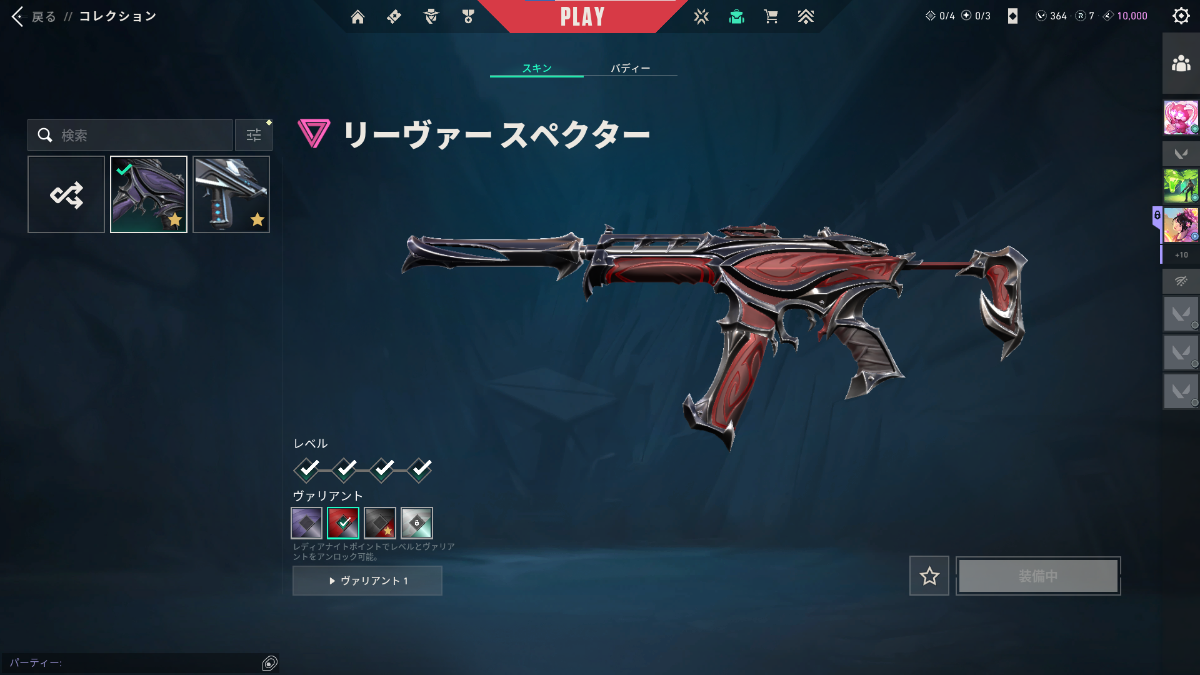
Task: Choose the purple Reaver Spectre thumbnail
Action: [x=148, y=194]
